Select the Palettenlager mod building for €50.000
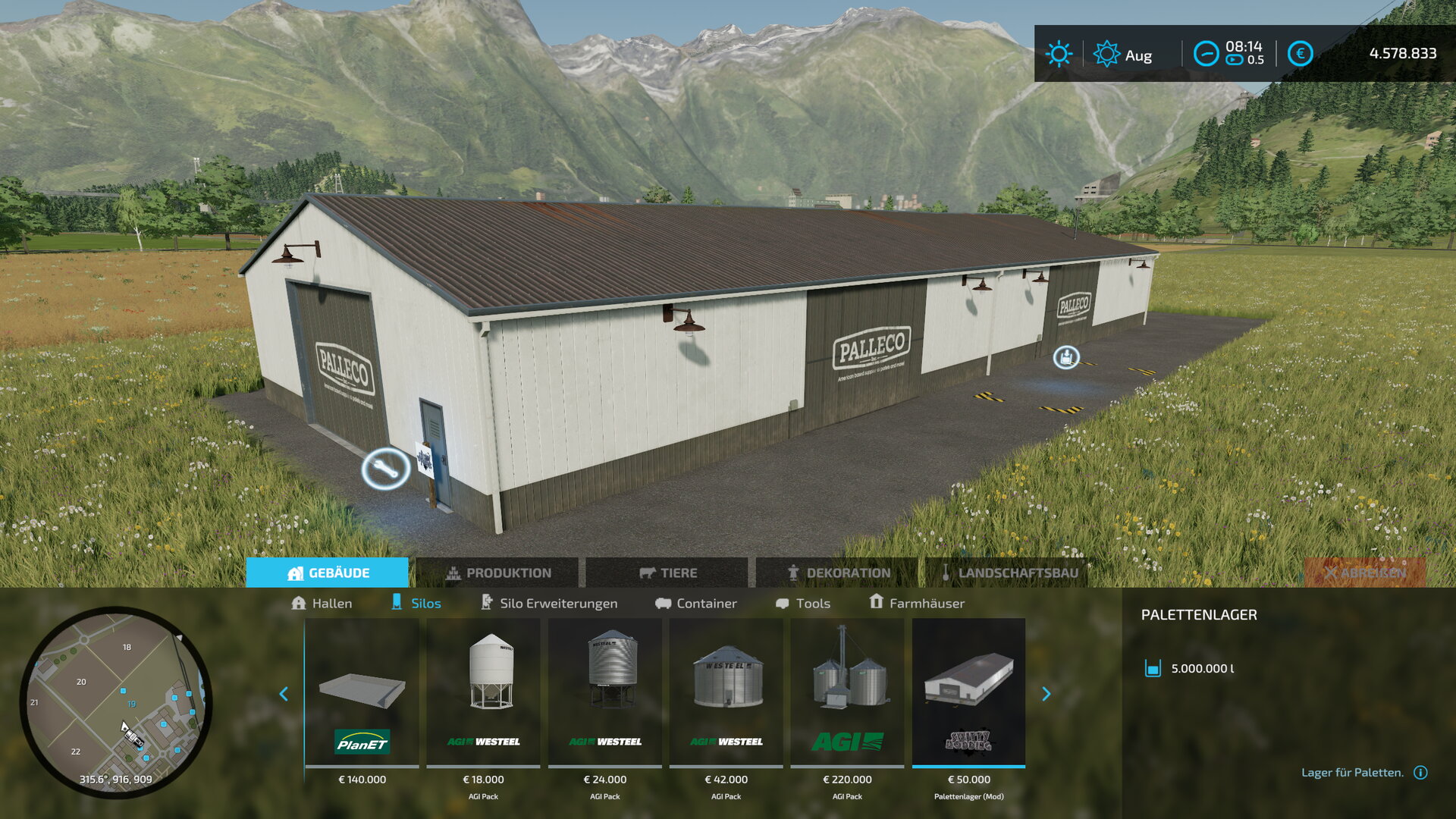The image size is (1456, 819). tap(969, 694)
